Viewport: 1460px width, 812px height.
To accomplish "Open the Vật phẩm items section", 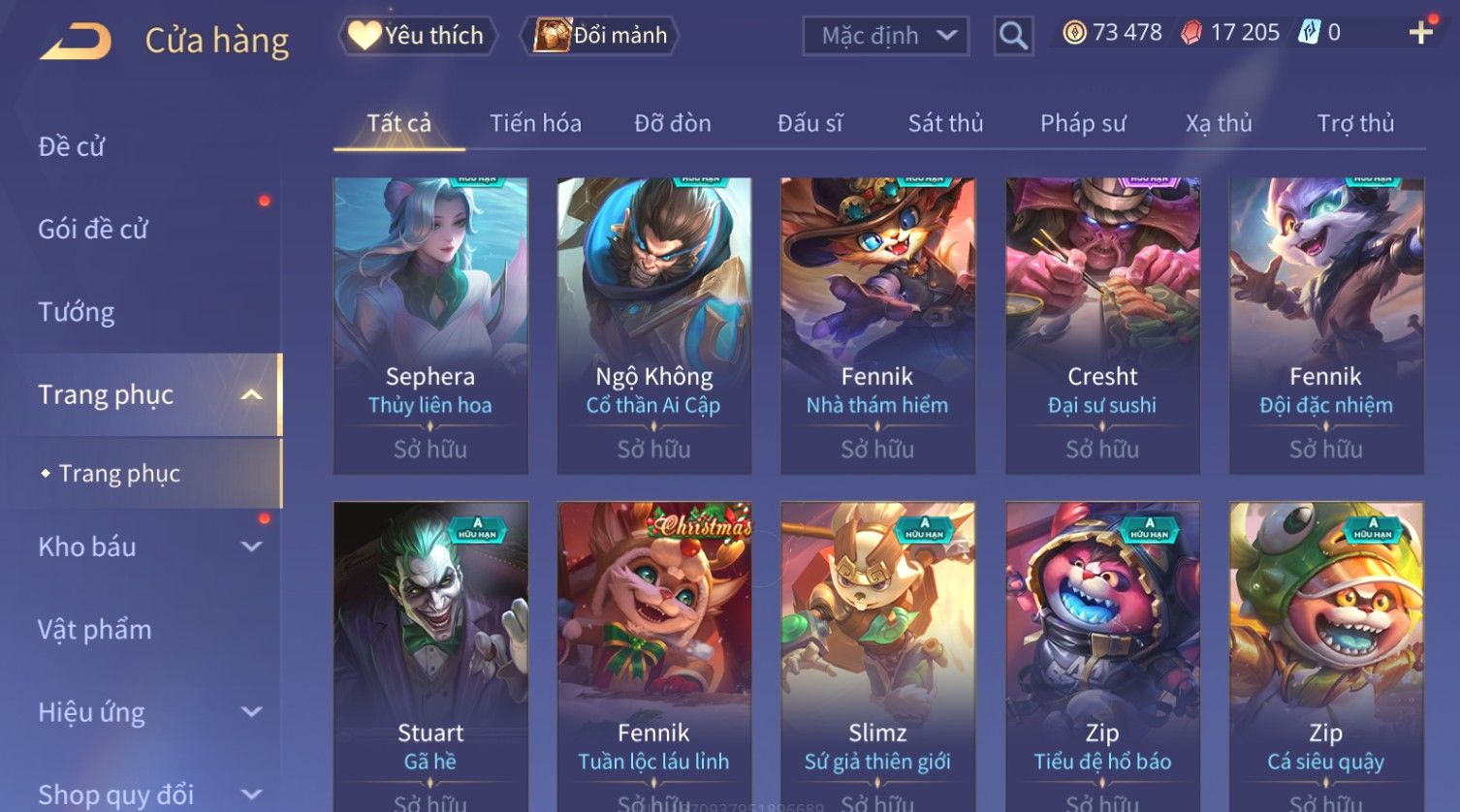I will click(95, 630).
